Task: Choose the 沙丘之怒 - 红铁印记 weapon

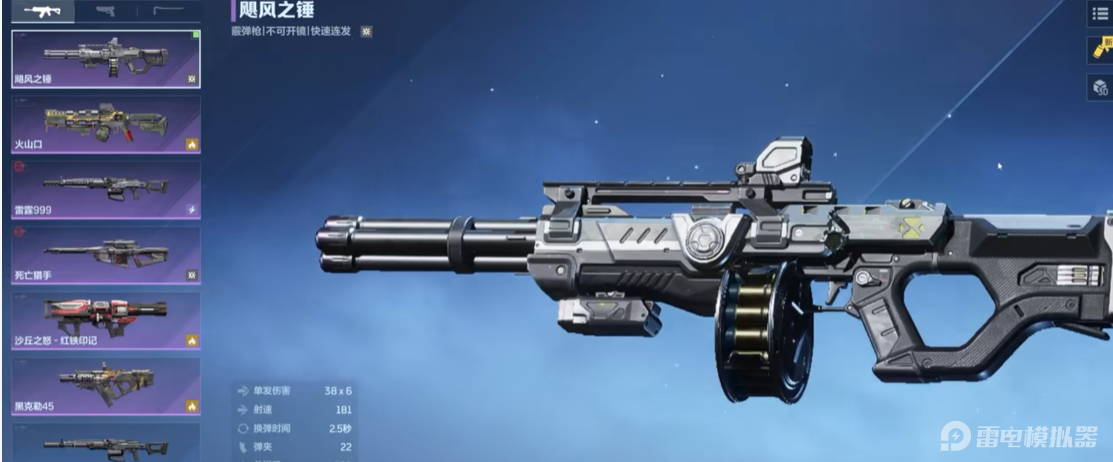Action: (x=105, y=321)
